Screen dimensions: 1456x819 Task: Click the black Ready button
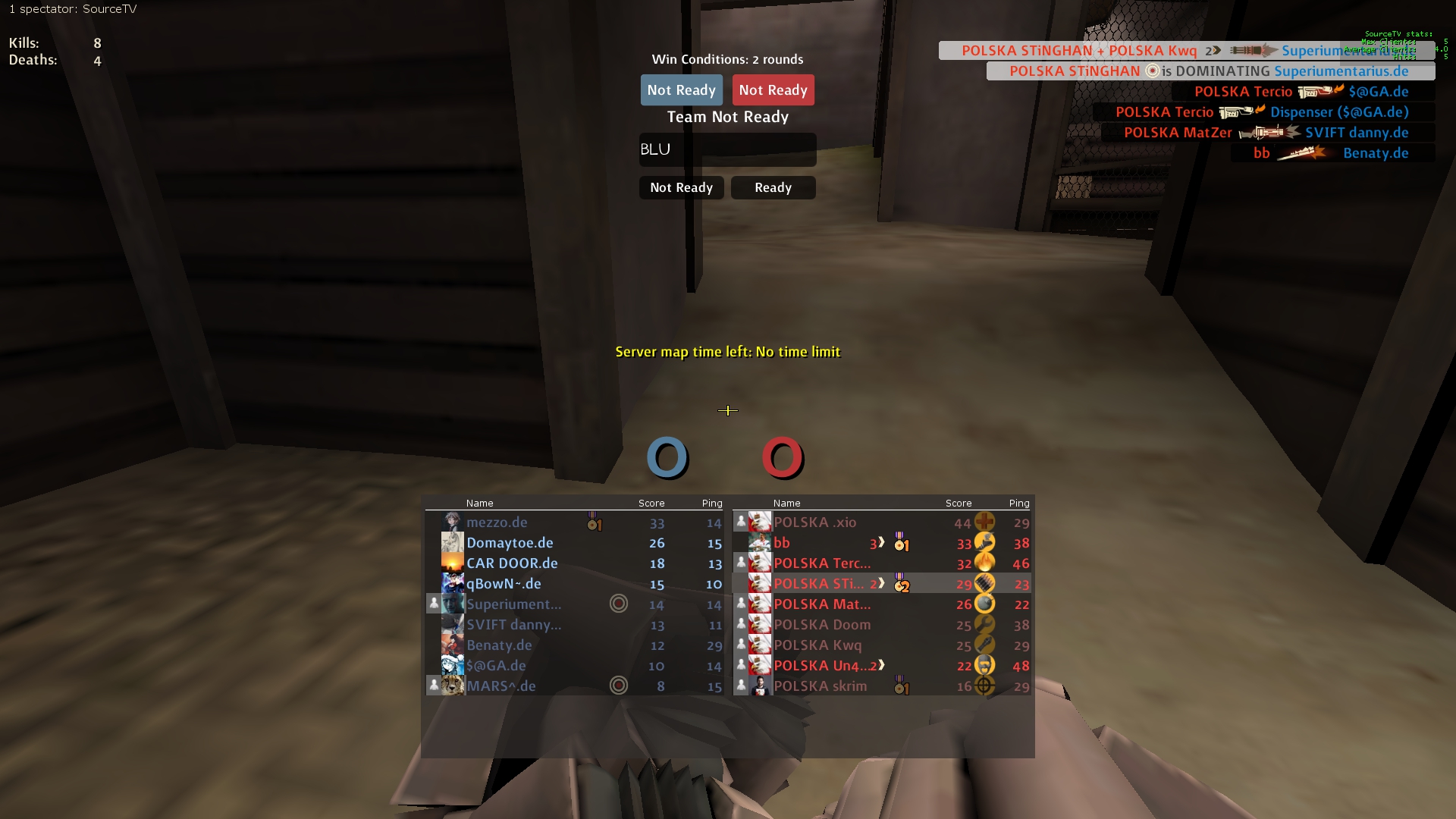point(773,187)
